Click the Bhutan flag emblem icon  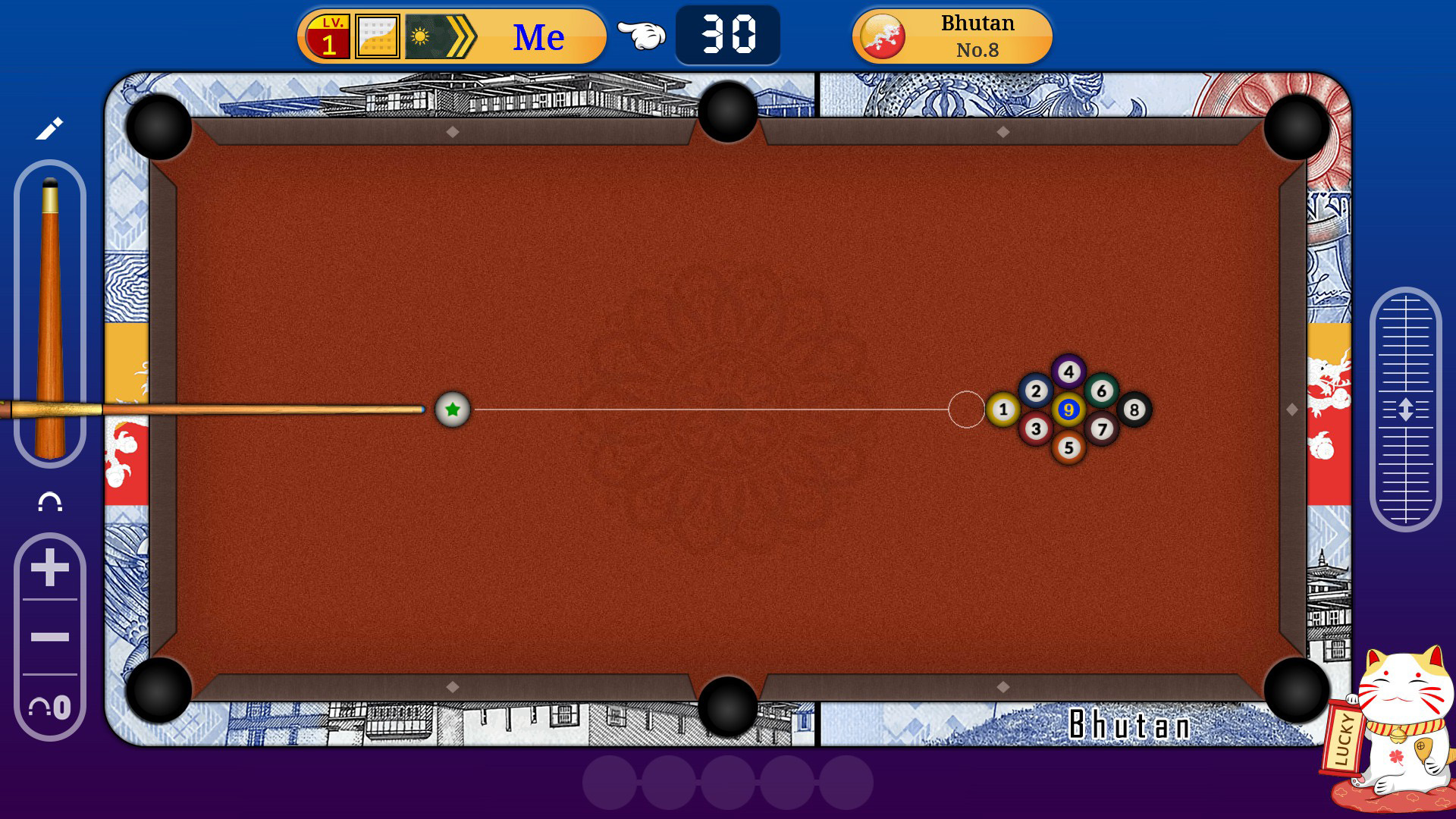(883, 34)
